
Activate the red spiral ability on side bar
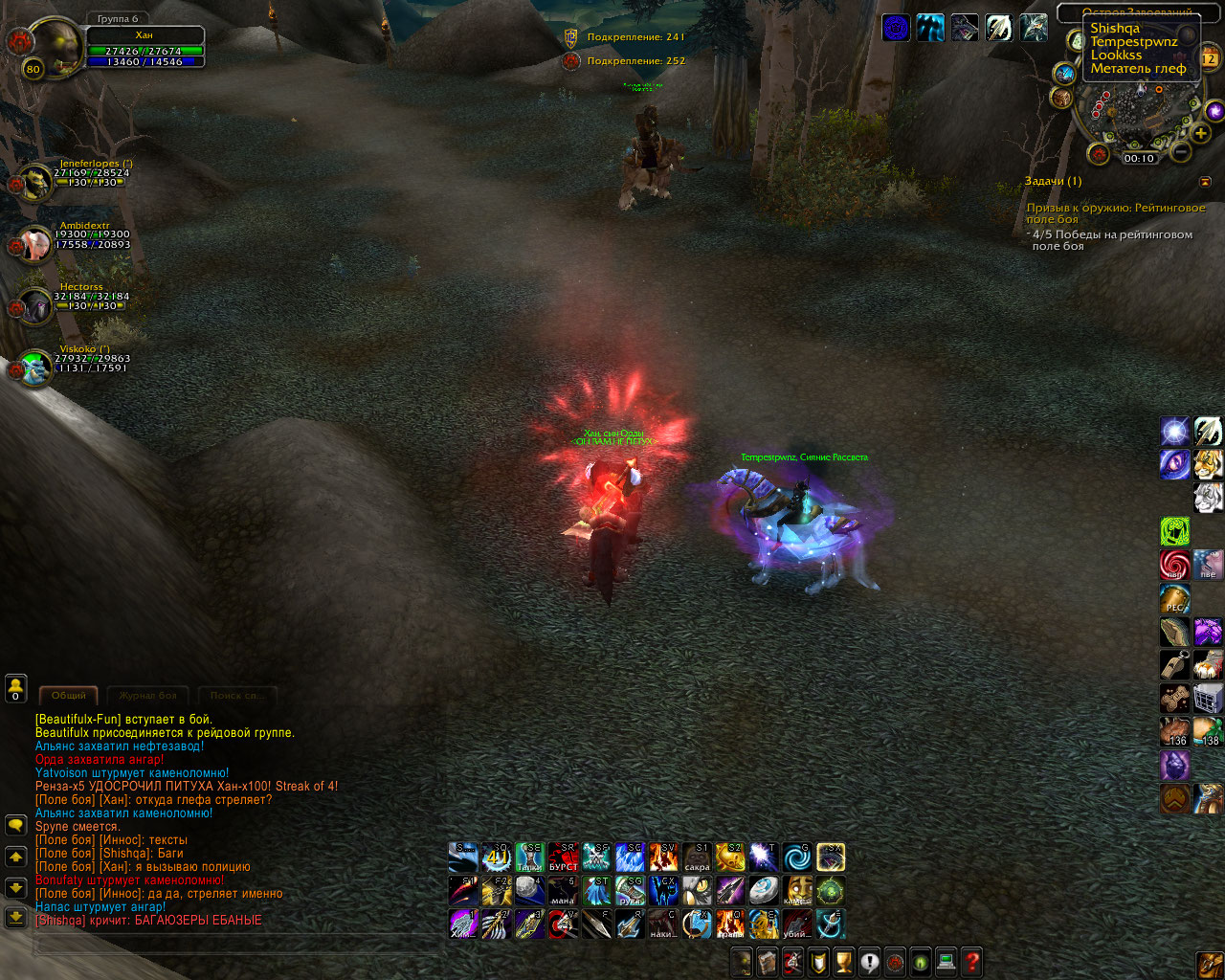1174,565
